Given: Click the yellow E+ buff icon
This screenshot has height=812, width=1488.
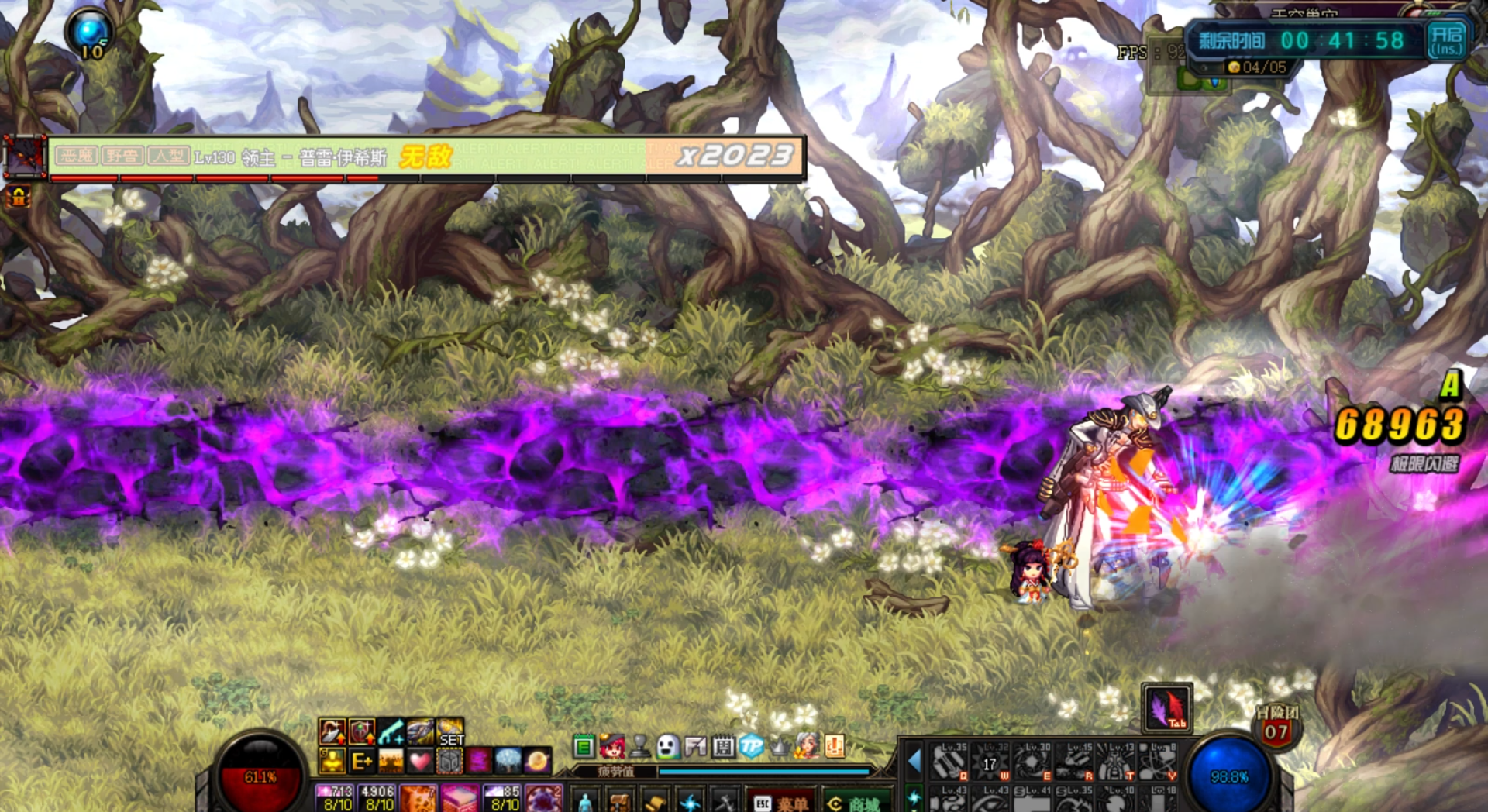Looking at the screenshot, I should (361, 762).
